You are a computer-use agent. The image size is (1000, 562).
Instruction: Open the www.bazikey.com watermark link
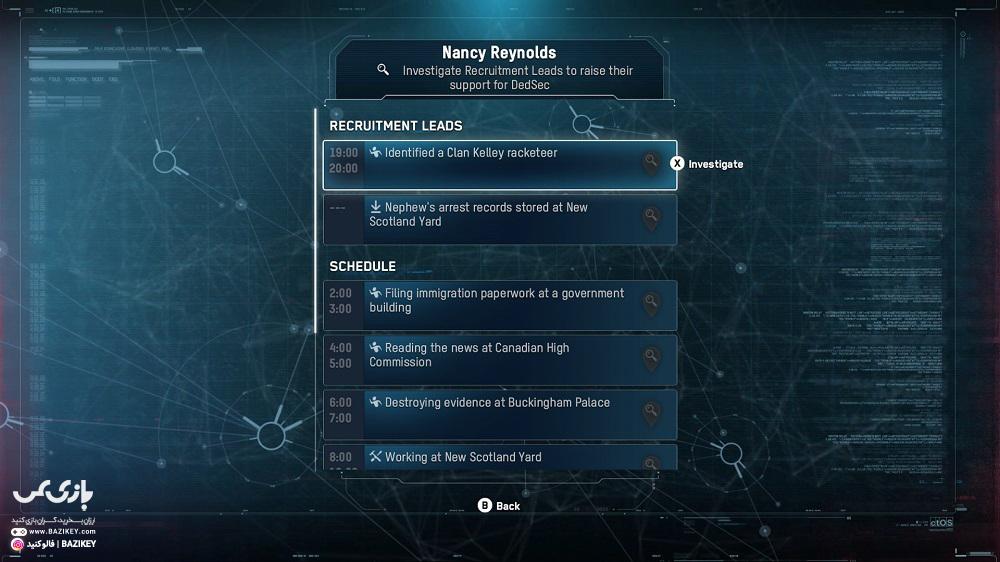point(55,532)
